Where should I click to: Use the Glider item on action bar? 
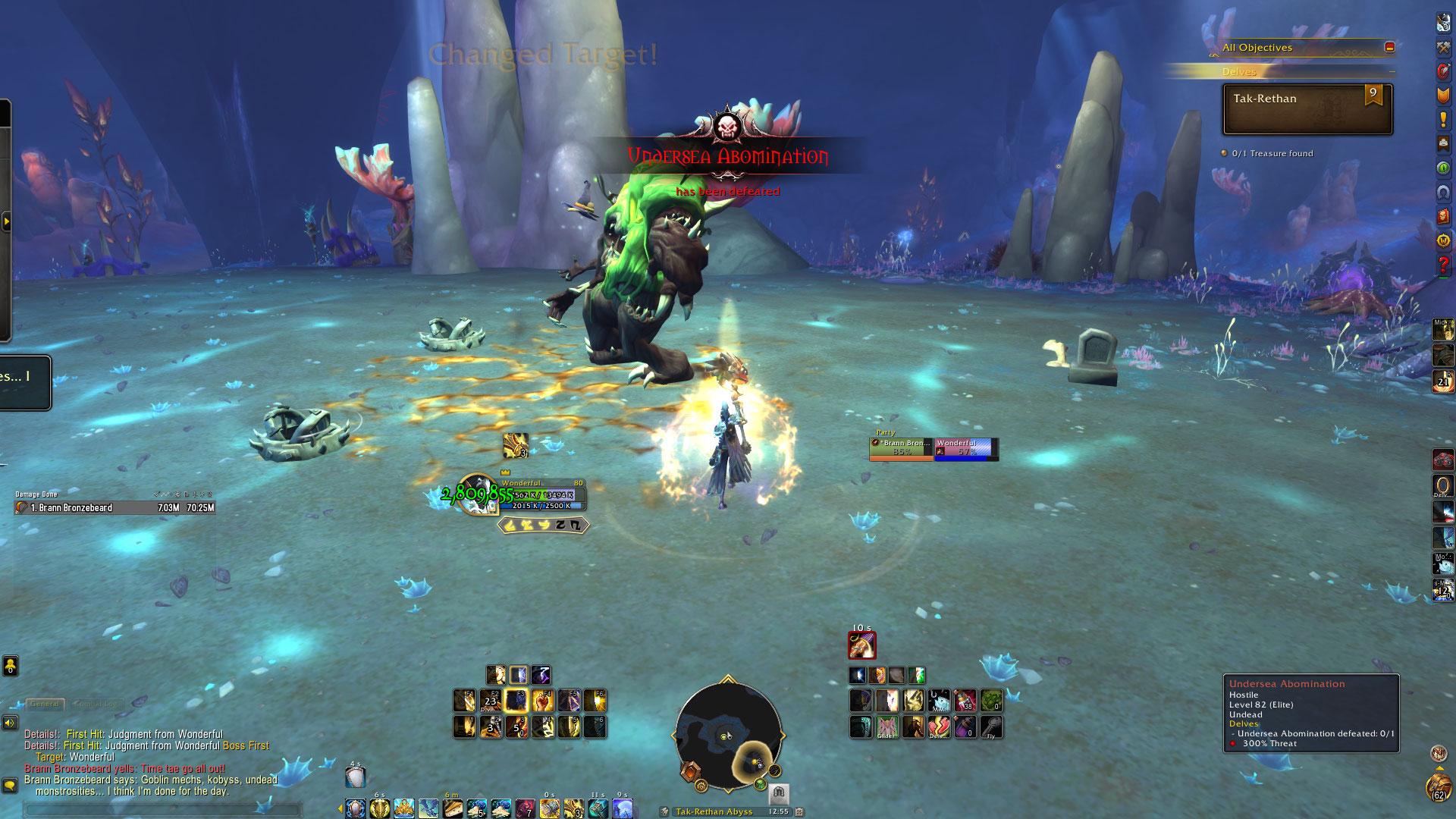click(887, 727)
